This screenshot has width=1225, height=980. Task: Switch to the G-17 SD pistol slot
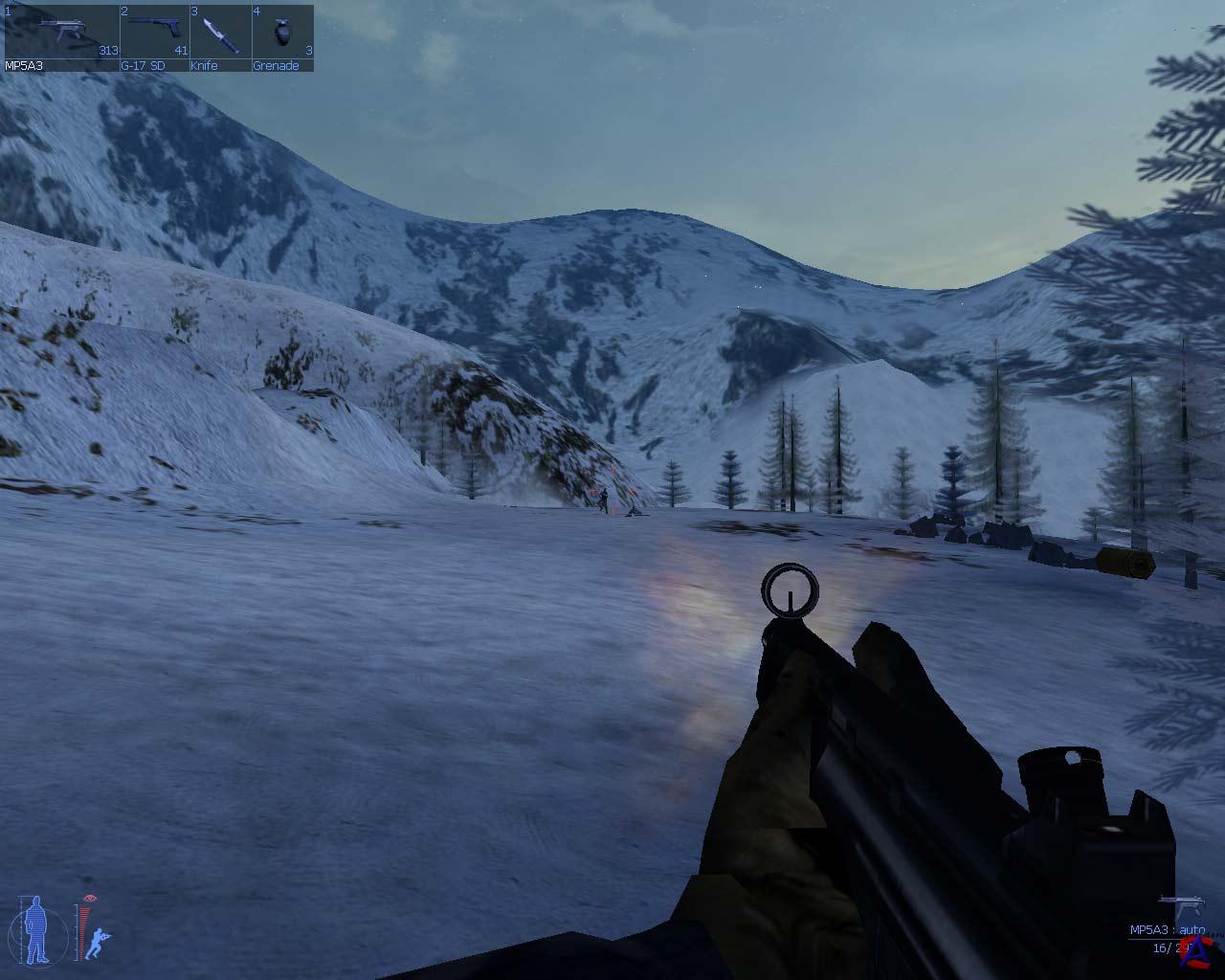[154, 36]
